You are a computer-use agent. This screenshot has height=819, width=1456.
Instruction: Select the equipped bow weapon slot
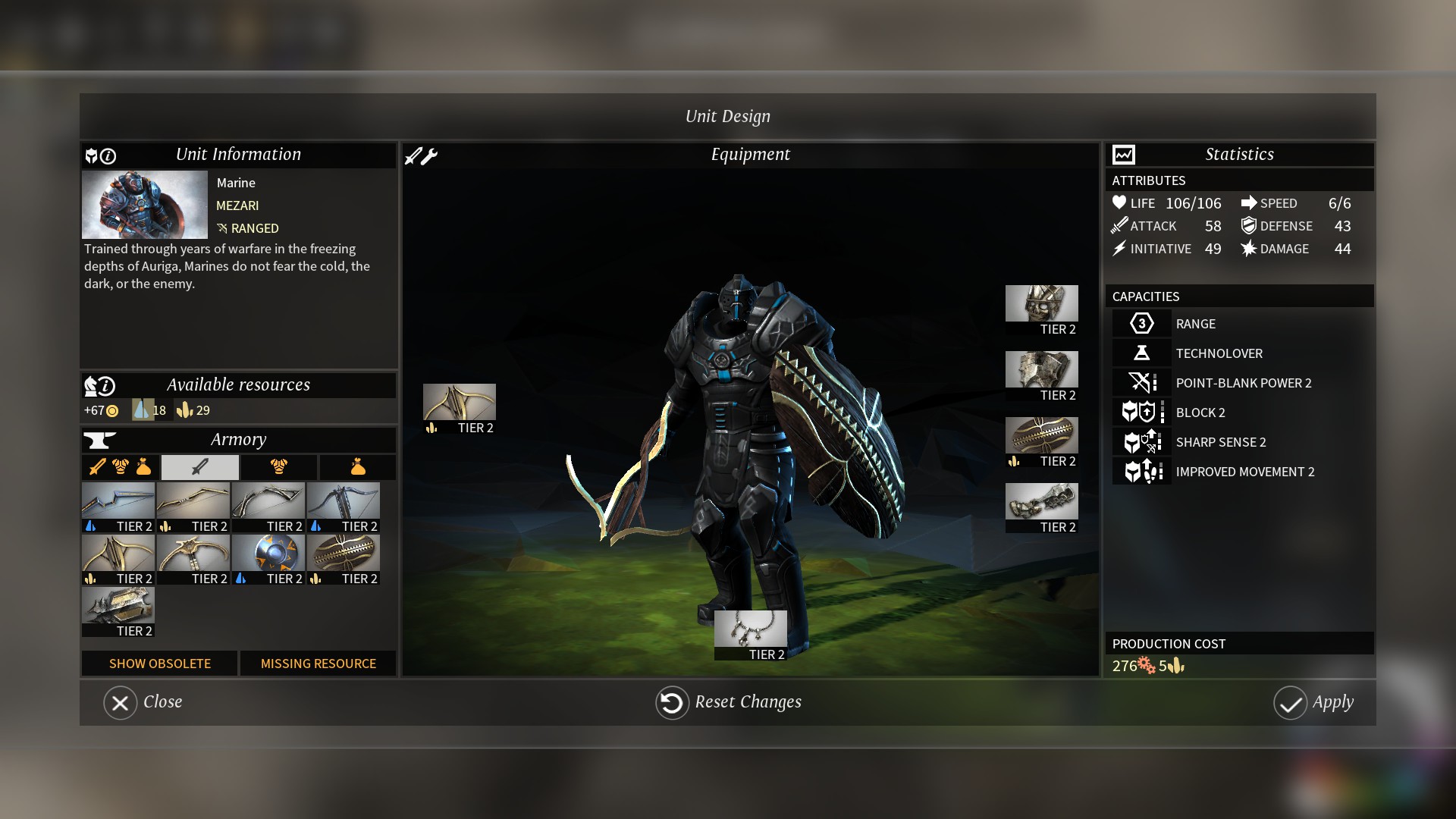click(460, 403)
